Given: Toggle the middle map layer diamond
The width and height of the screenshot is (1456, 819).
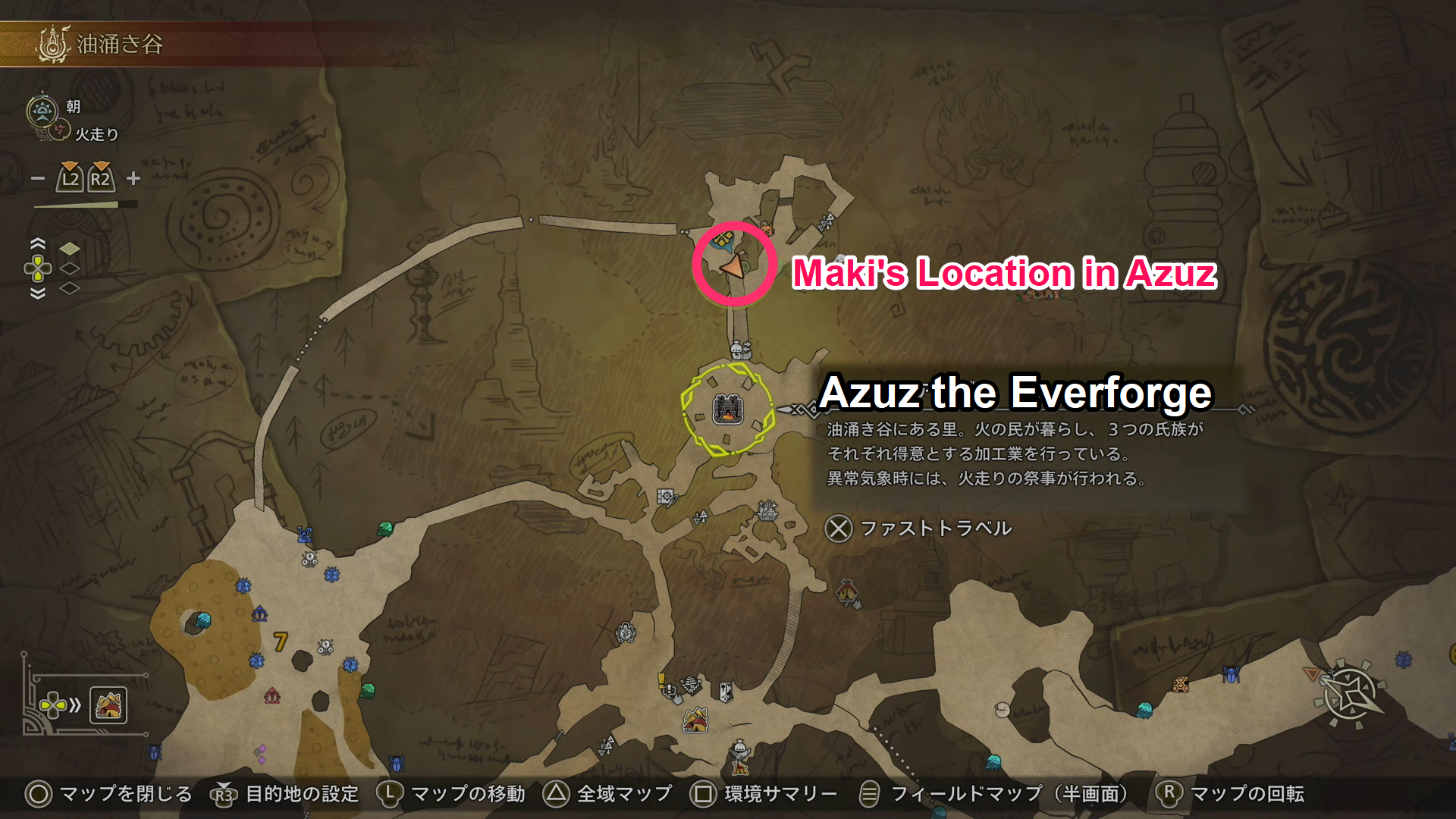Looking at the screenshot, I should click(x=70, y=269).
